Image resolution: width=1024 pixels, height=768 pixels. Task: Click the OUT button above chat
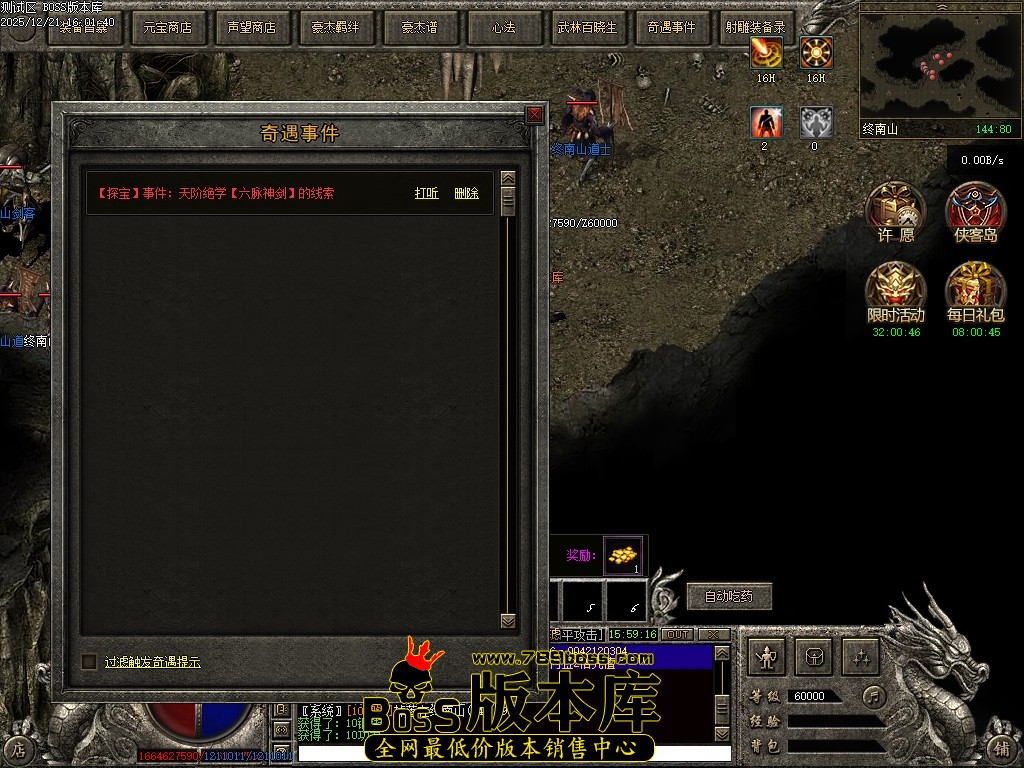click(678, 634)
